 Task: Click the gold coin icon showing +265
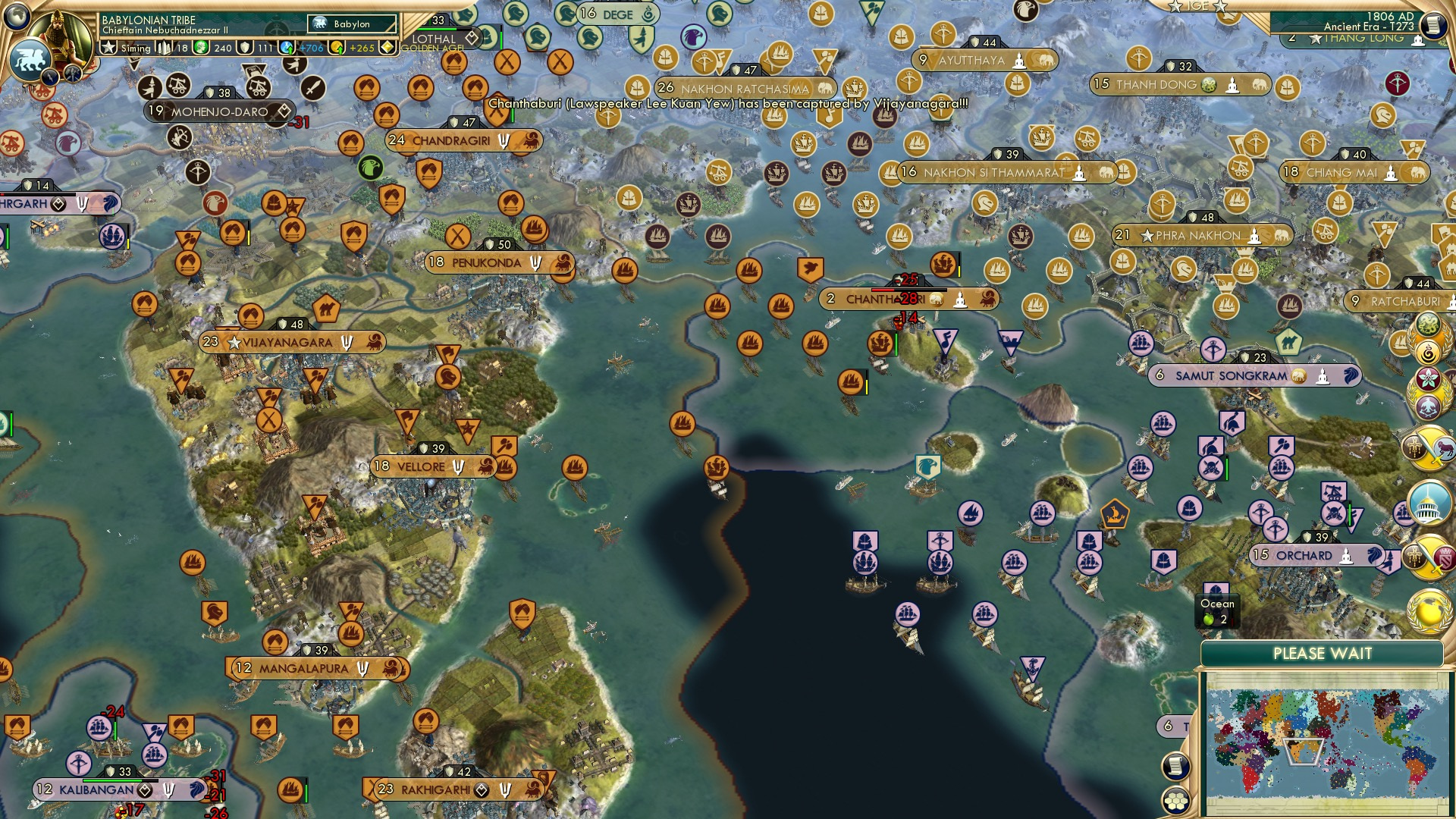337,47
